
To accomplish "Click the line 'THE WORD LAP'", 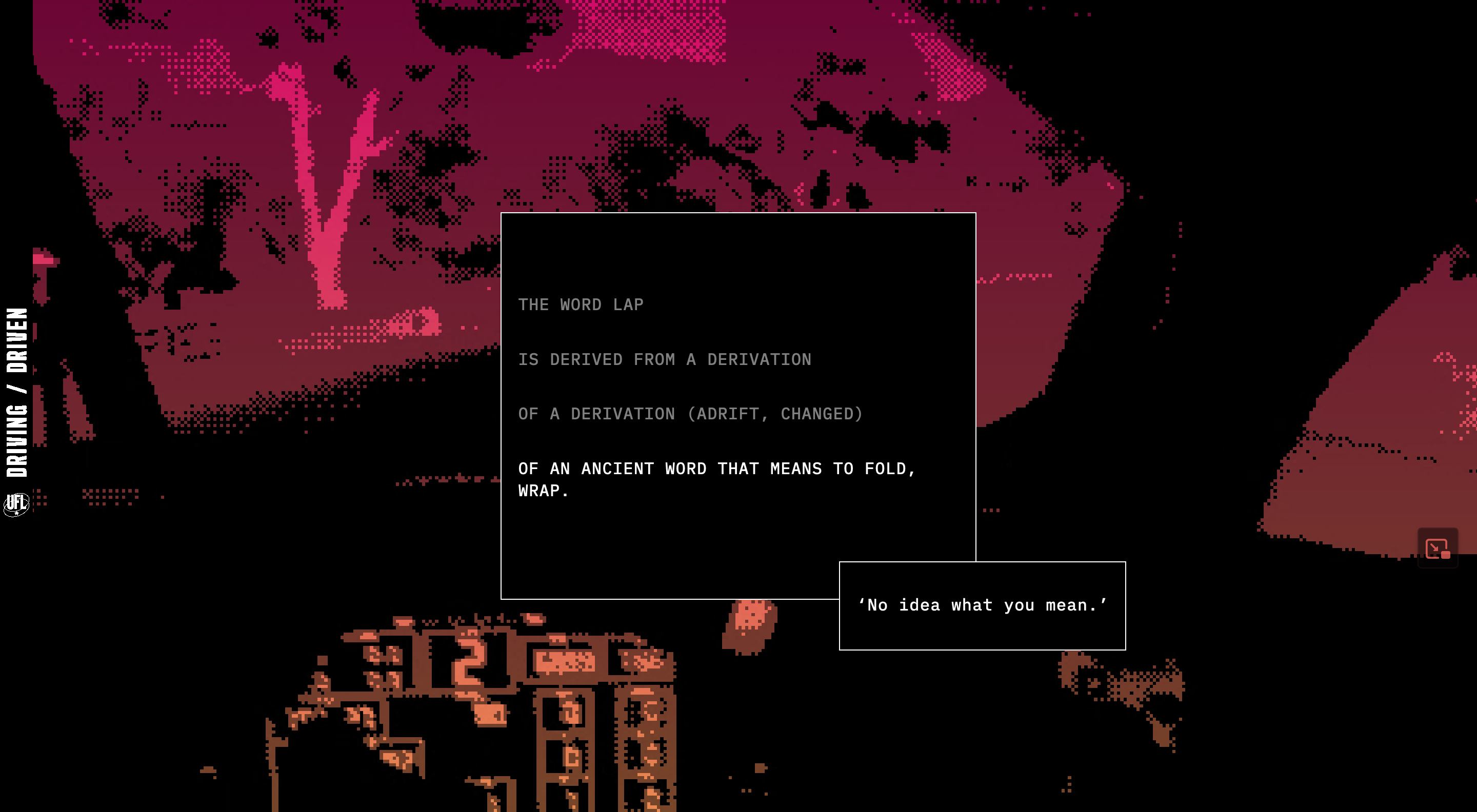I will [x=580, y=304].
